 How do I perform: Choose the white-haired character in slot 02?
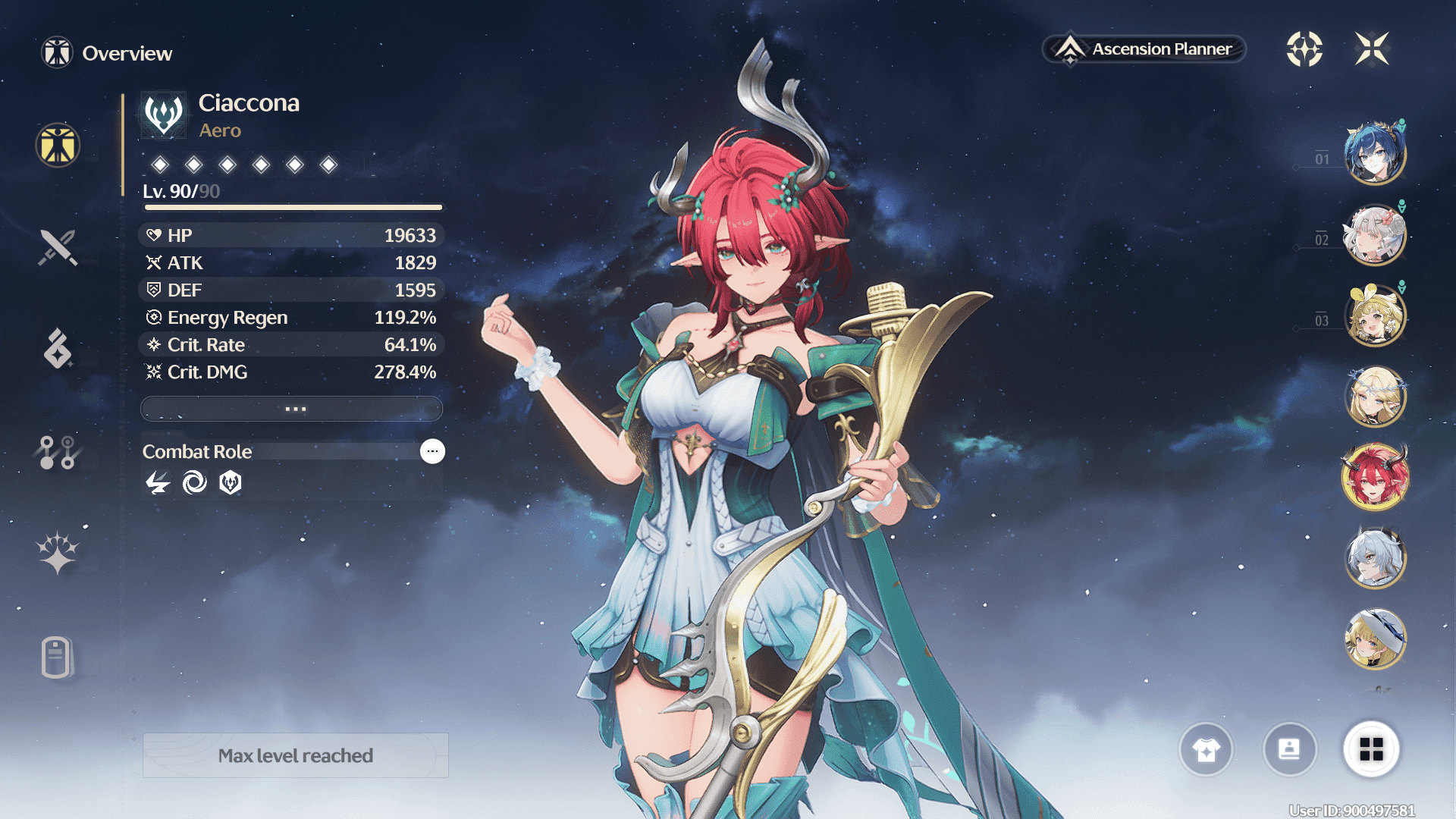click(x=1375, y=235)
